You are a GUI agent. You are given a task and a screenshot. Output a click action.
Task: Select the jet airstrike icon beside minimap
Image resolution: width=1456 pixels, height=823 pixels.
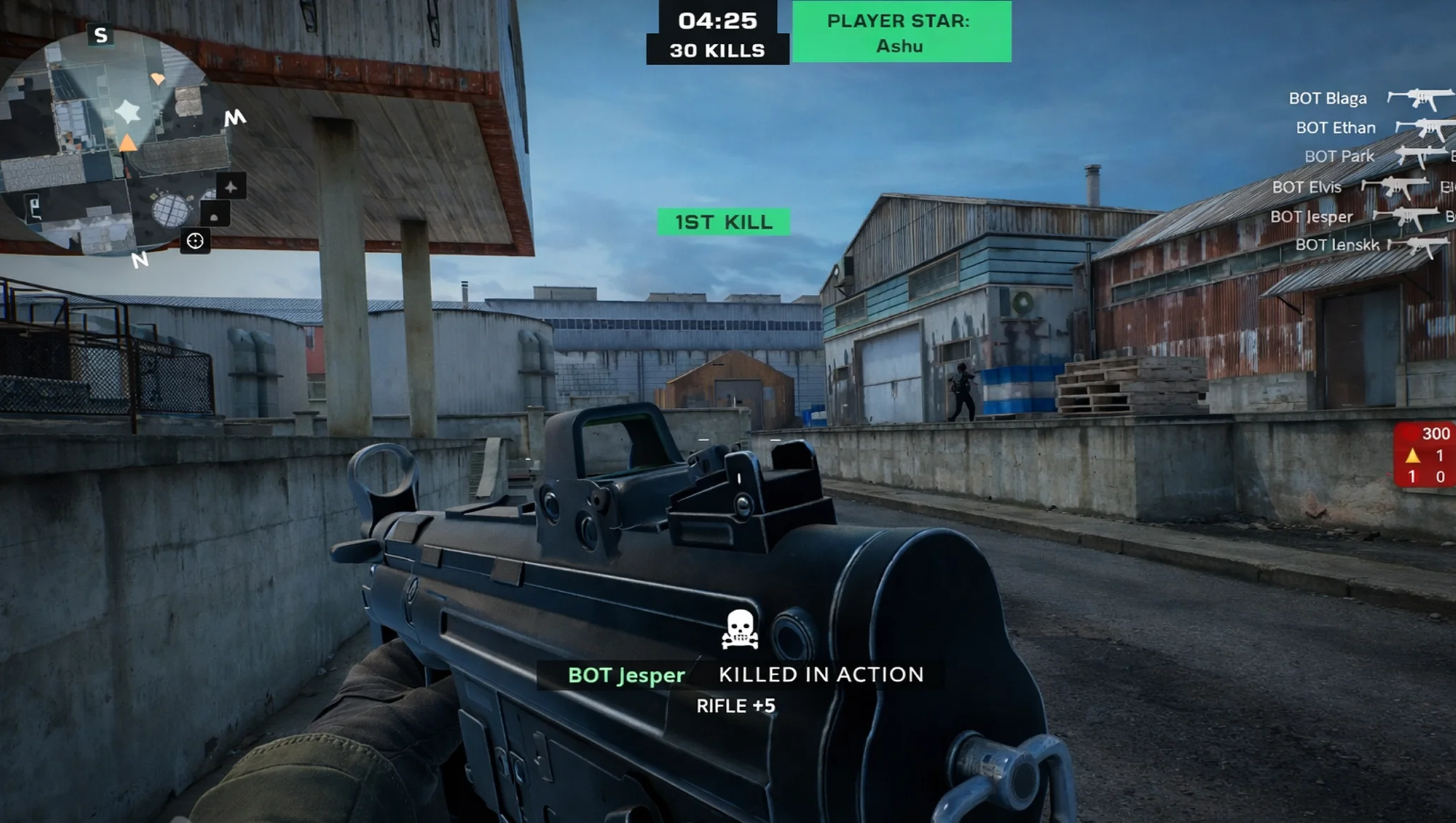pyautogui.click(x=230, y=187)
